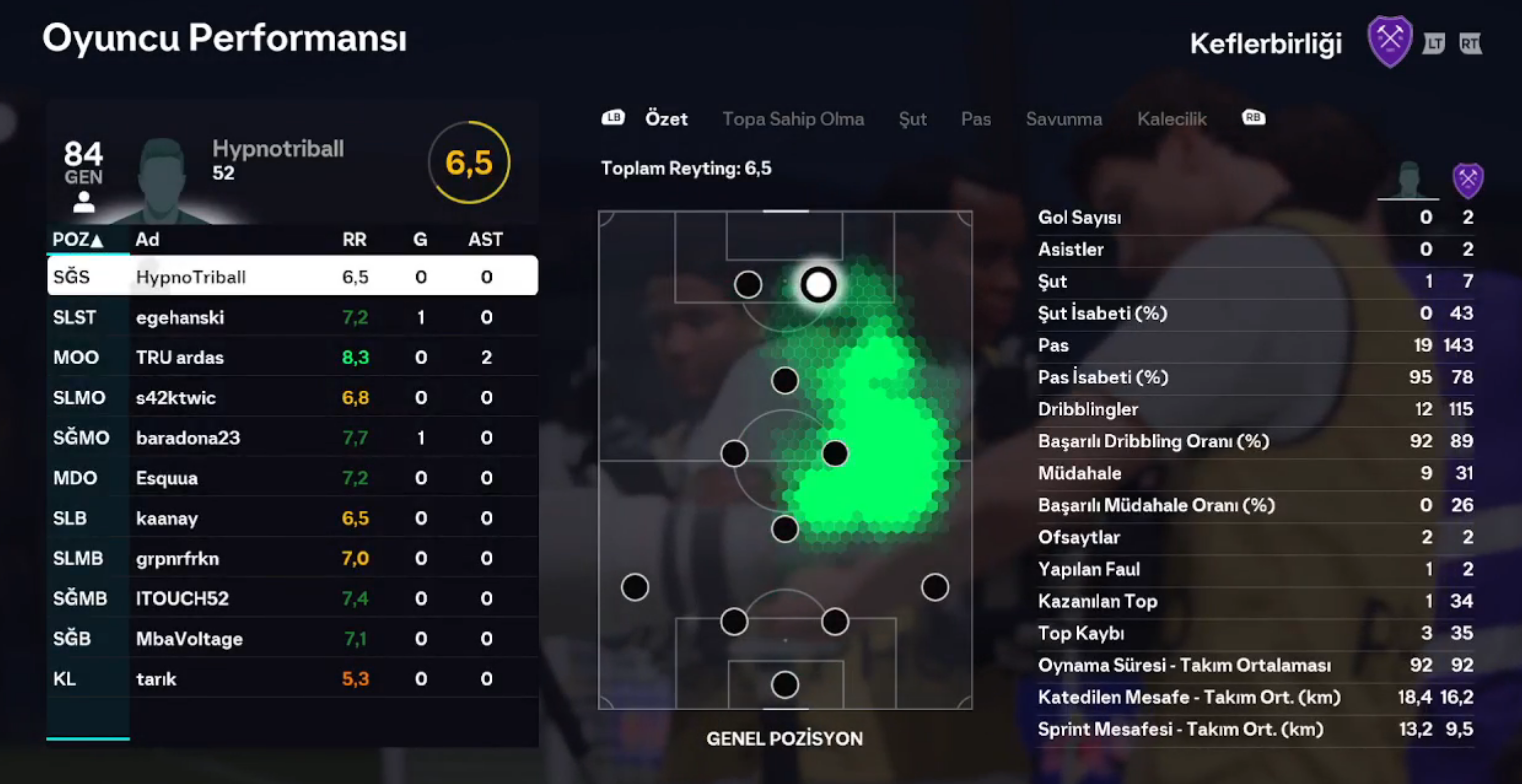Select HypnoTriball player row

(292, 277)
